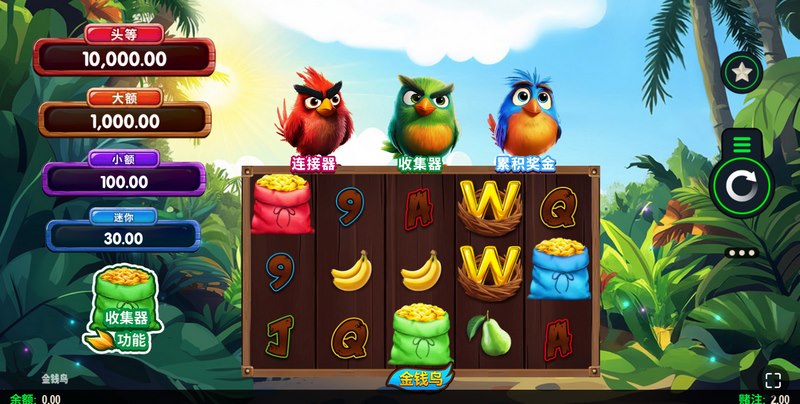Click the star button
Viewport: 800px width, 404px height.
coord(743,71)
